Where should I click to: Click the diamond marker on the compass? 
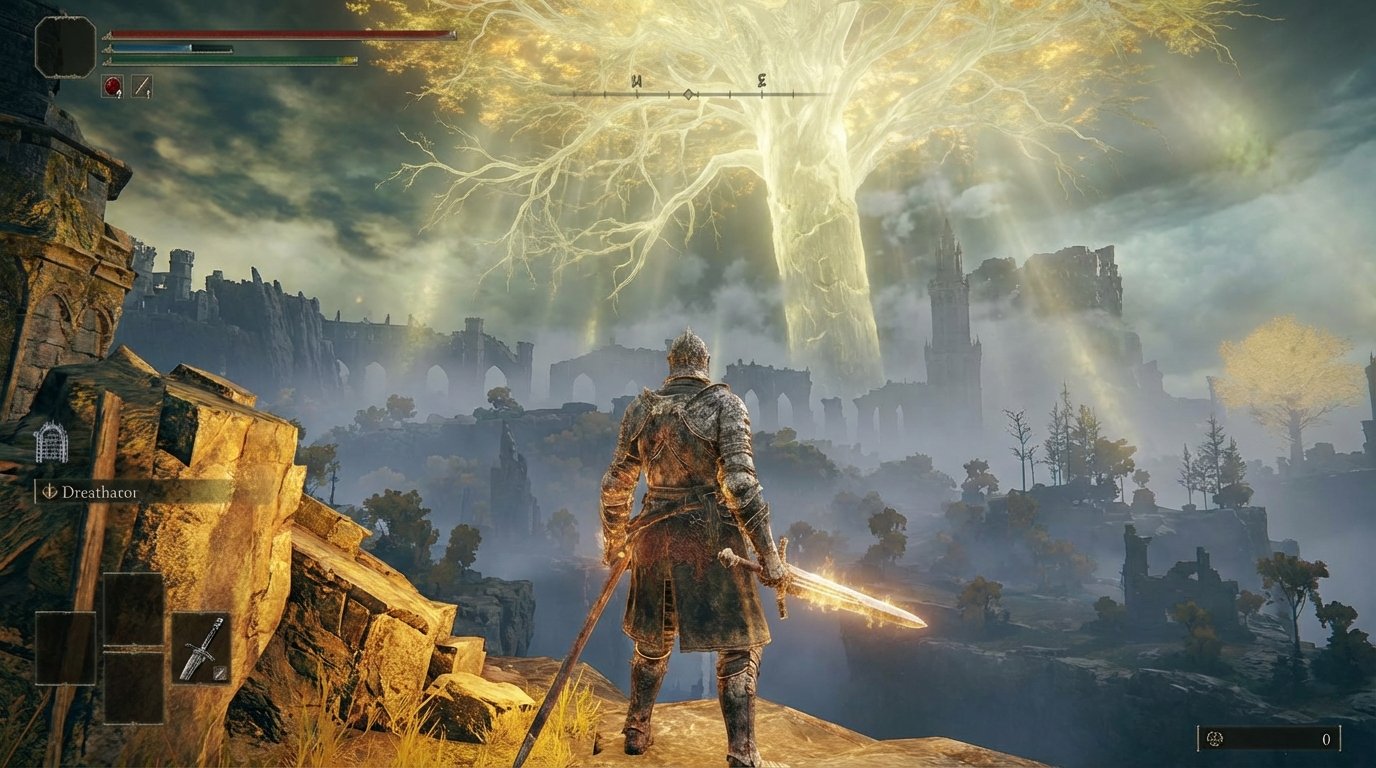[x=689, y=93]
